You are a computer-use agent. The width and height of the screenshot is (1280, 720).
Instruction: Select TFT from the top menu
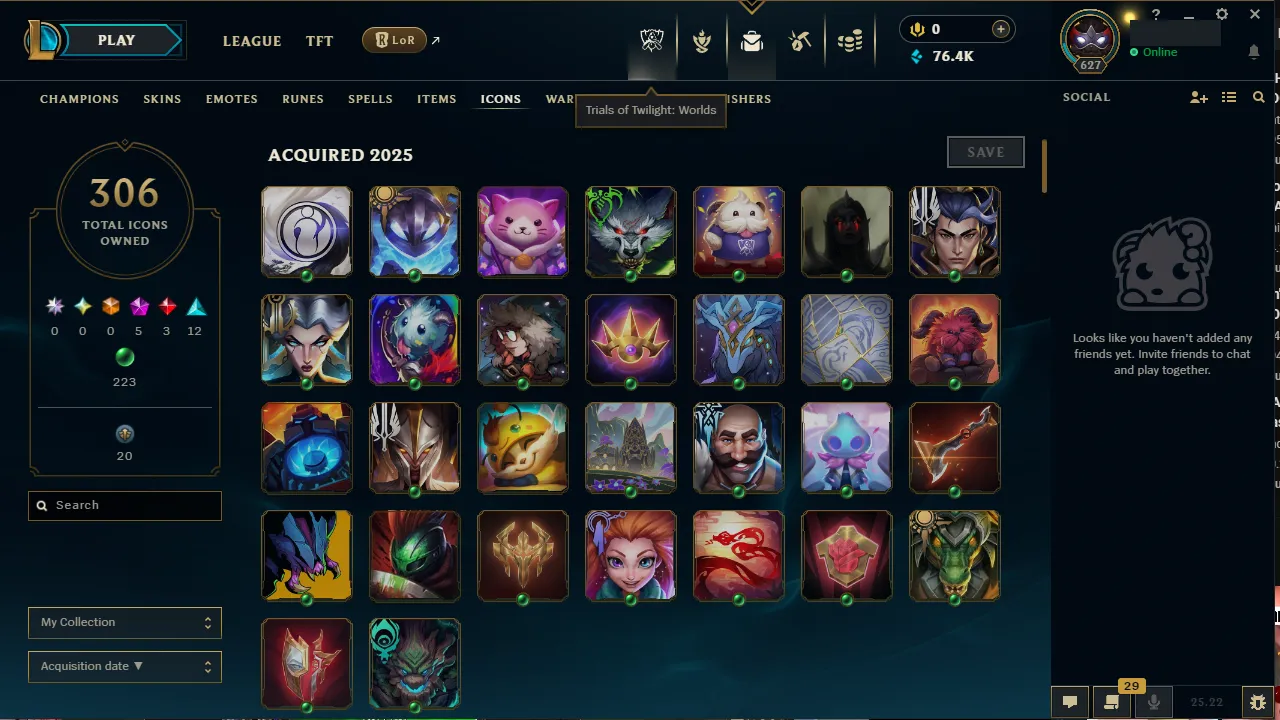pos(319,41)
